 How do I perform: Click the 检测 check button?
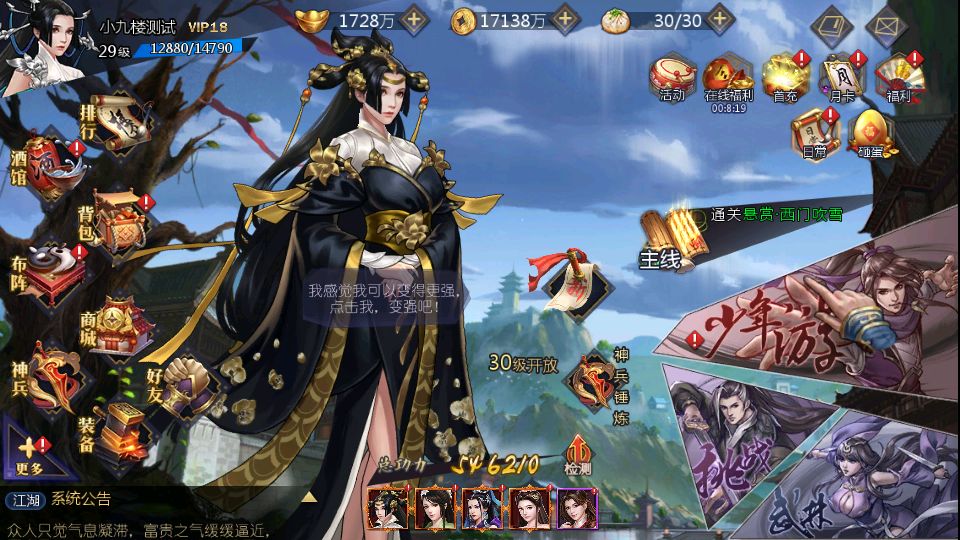pyautogui.click(x=578, y=455)
